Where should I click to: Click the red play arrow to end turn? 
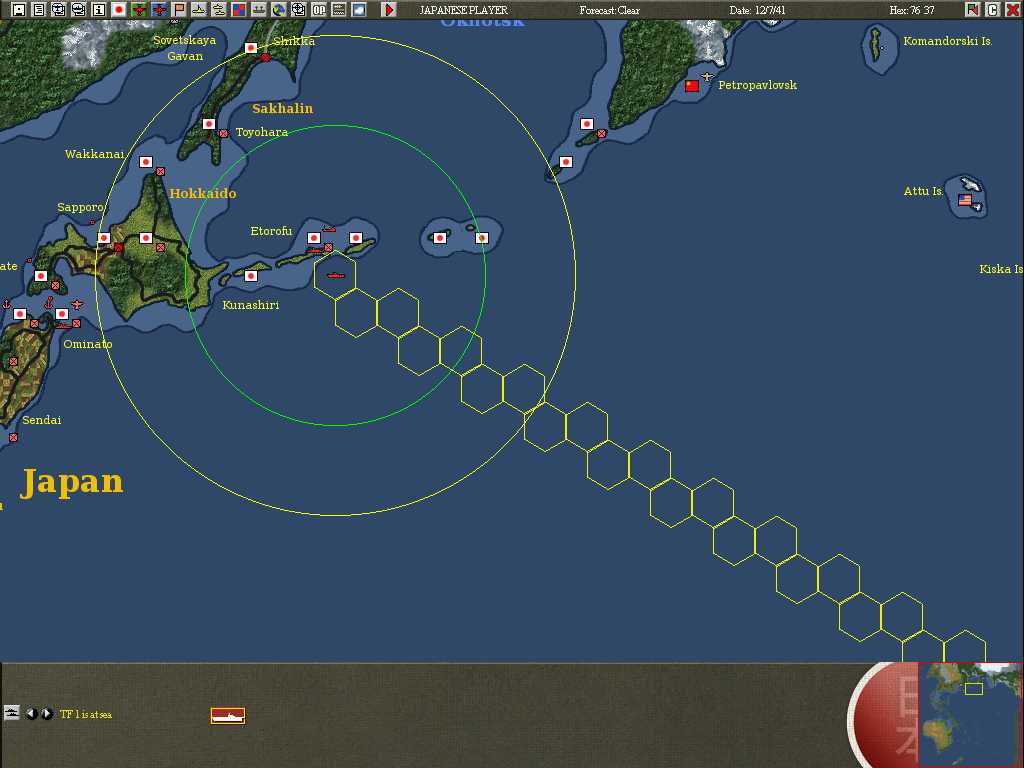389,10
